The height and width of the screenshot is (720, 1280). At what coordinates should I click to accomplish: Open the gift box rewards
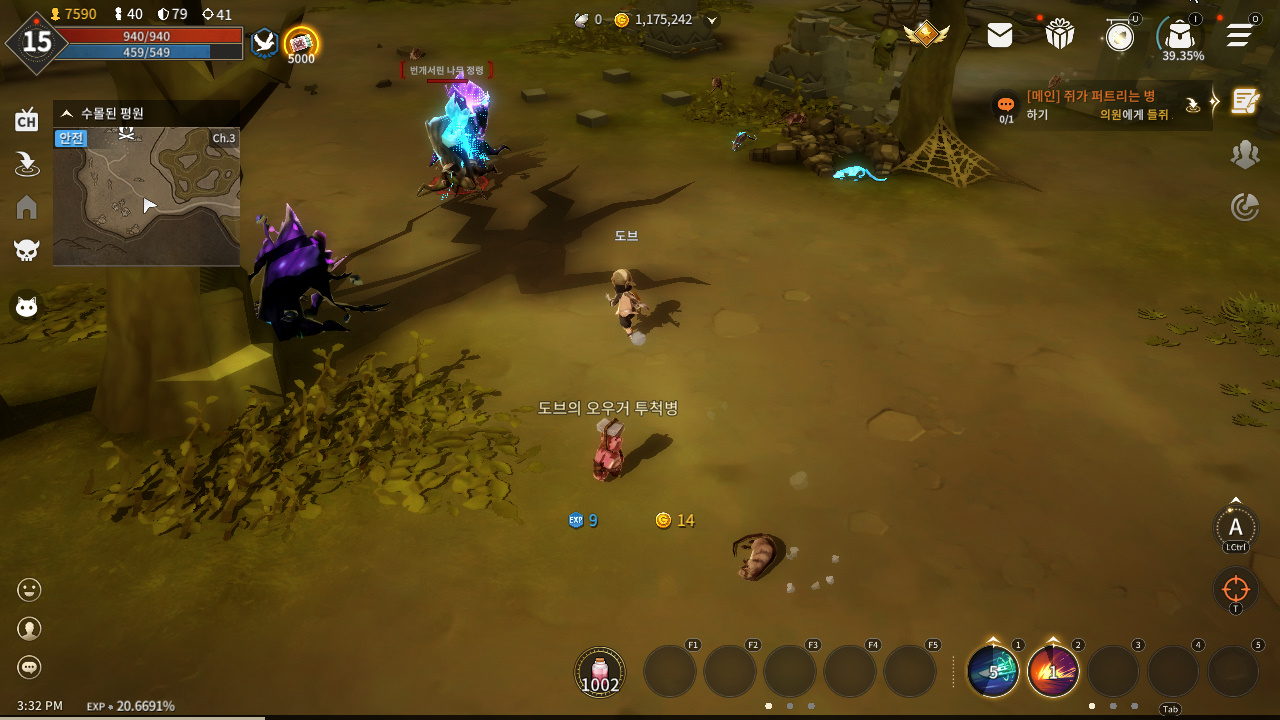point(1060,34)
